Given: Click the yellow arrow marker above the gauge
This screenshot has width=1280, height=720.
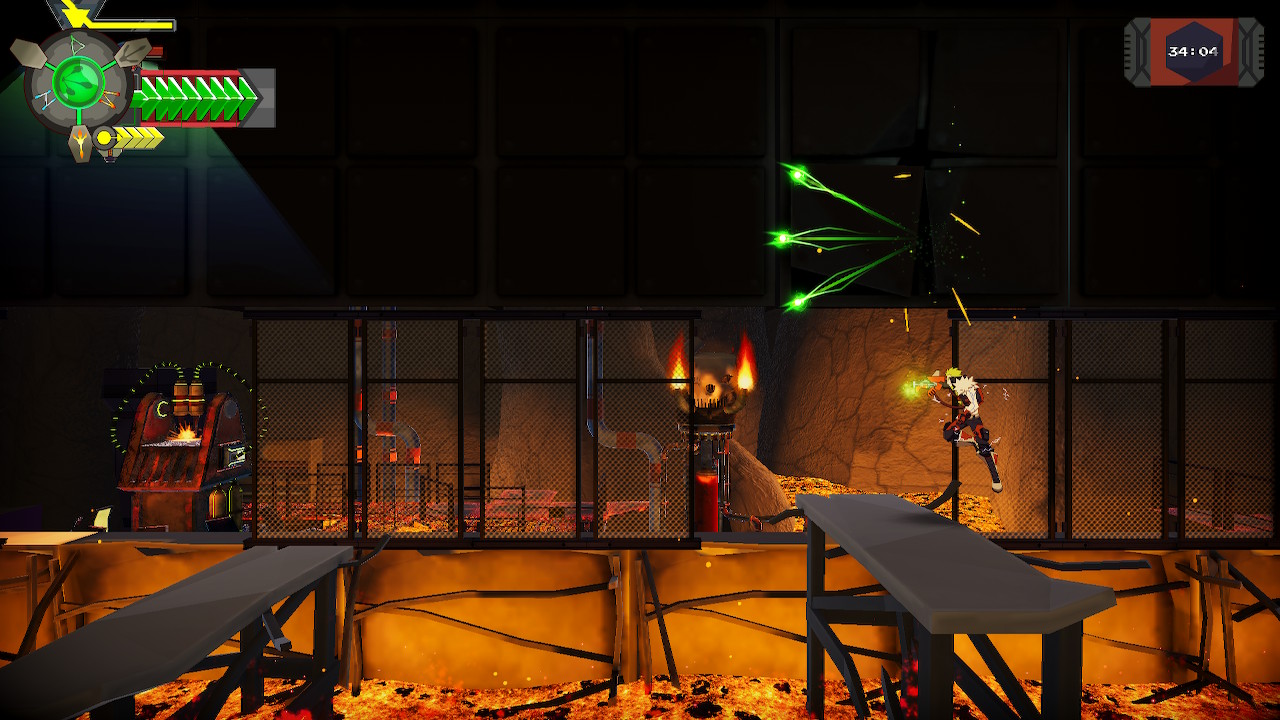Looking at the screenshot, I should 73,14.
